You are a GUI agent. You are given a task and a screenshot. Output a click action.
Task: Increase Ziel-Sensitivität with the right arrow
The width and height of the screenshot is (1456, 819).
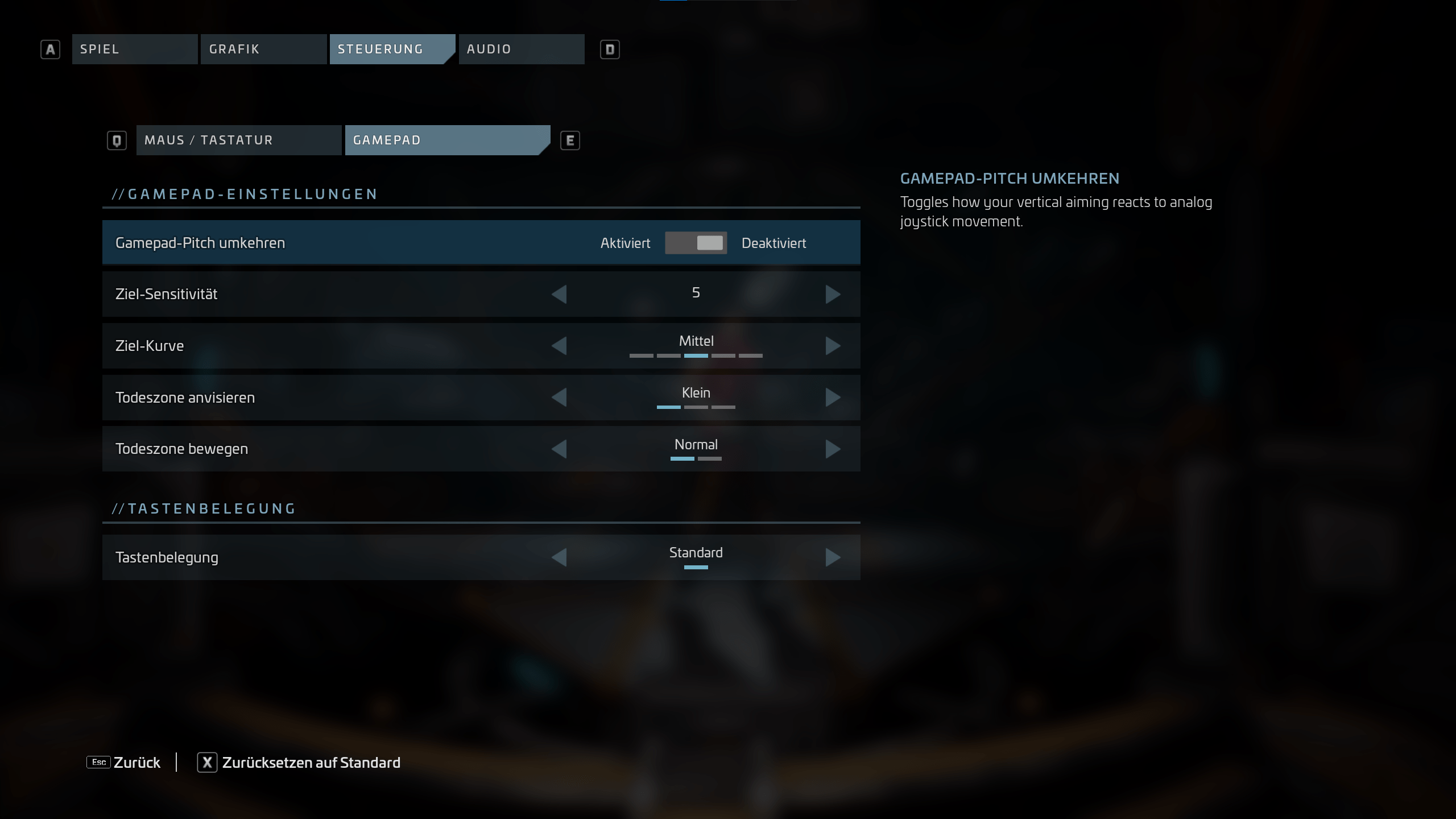833,294
